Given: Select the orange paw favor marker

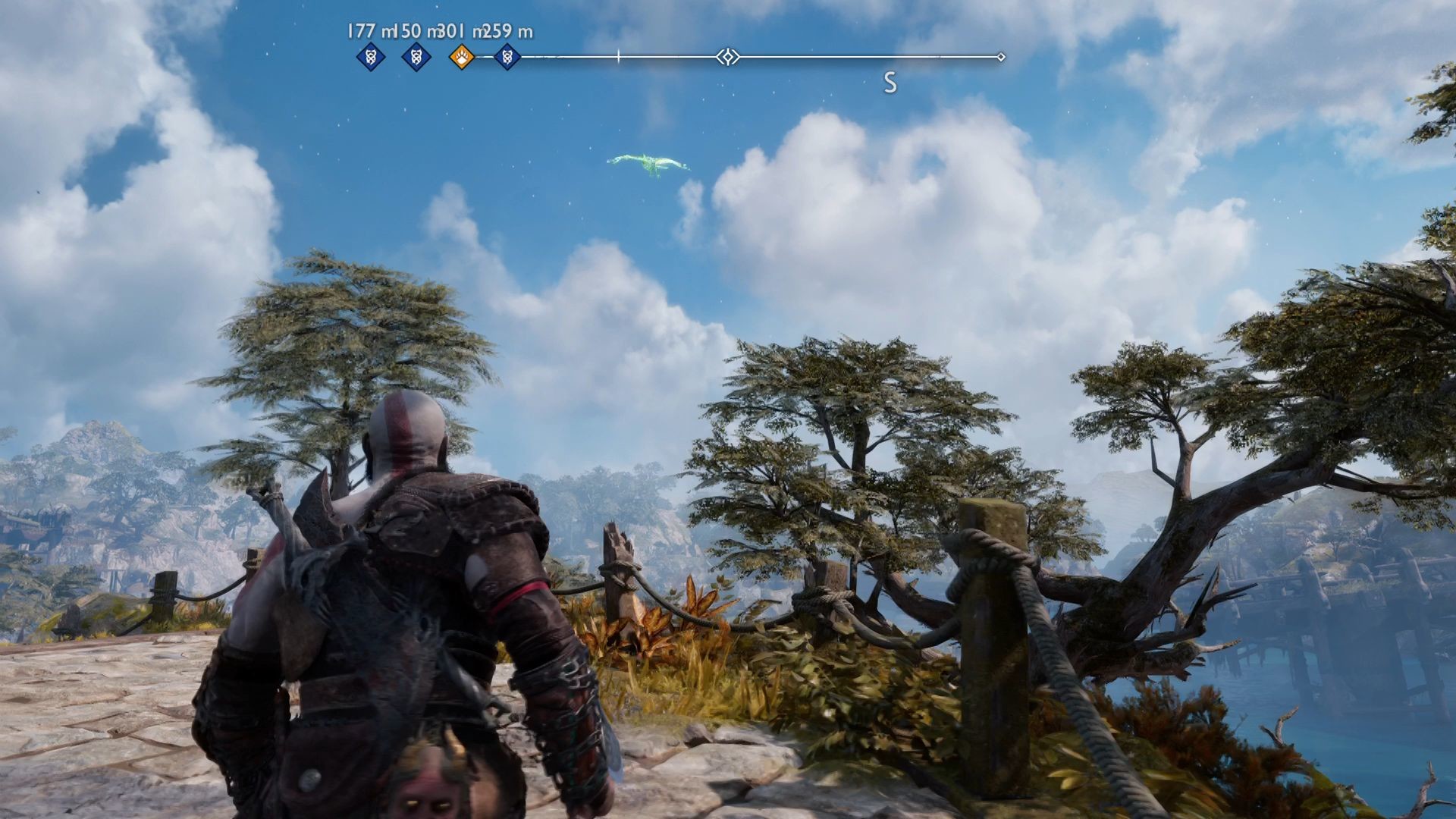Looking at the screenshot, I should tap(460, 55).
